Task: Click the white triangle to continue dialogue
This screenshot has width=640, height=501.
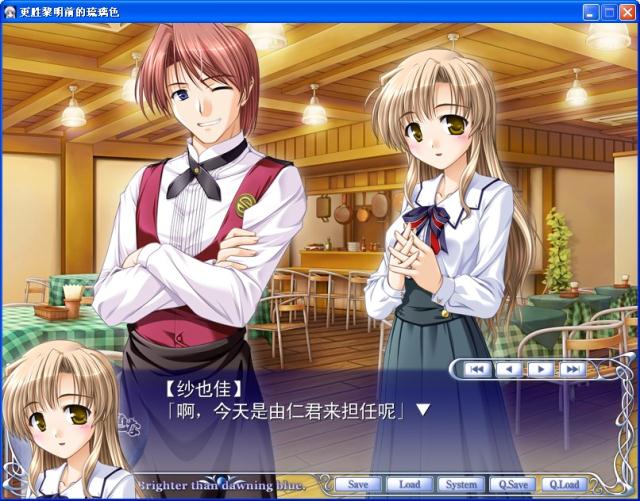Action: pyautogui.click(x=423, y=409)
